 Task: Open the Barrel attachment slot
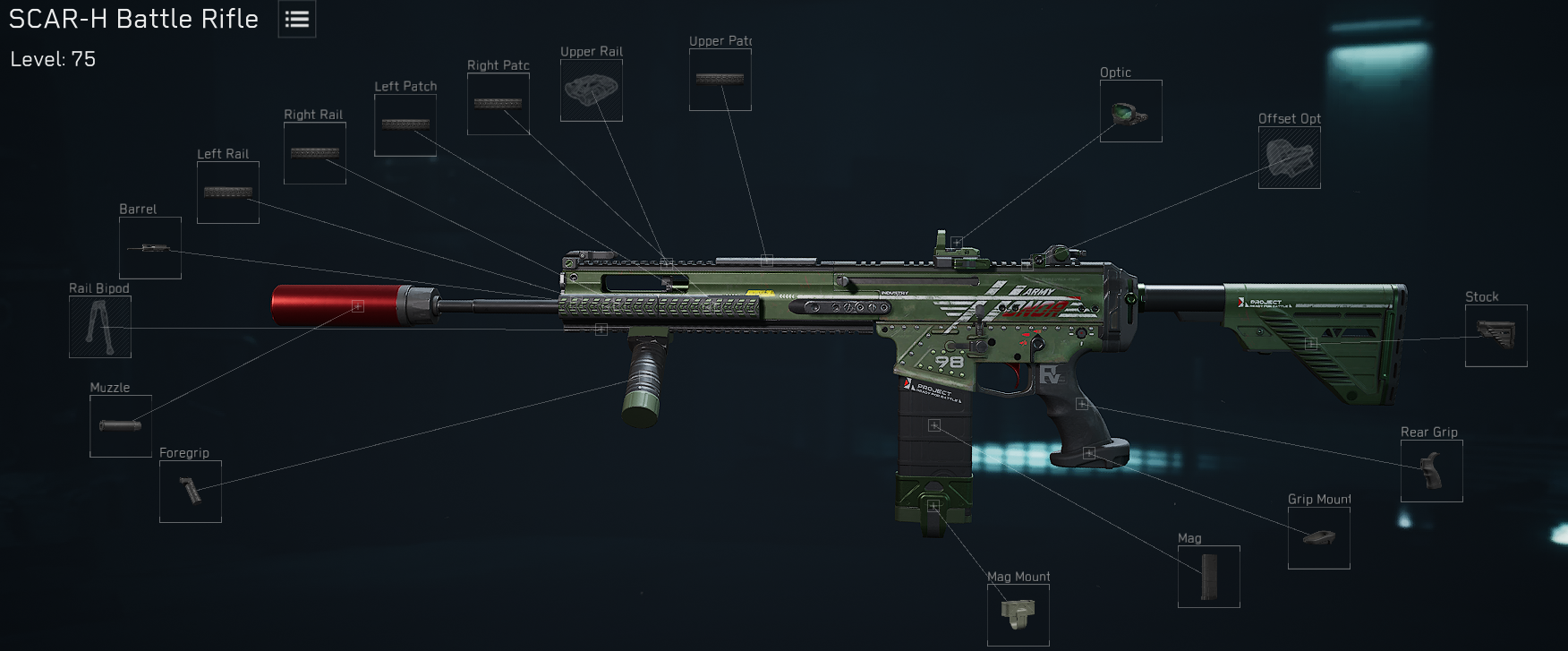point(149,248)
